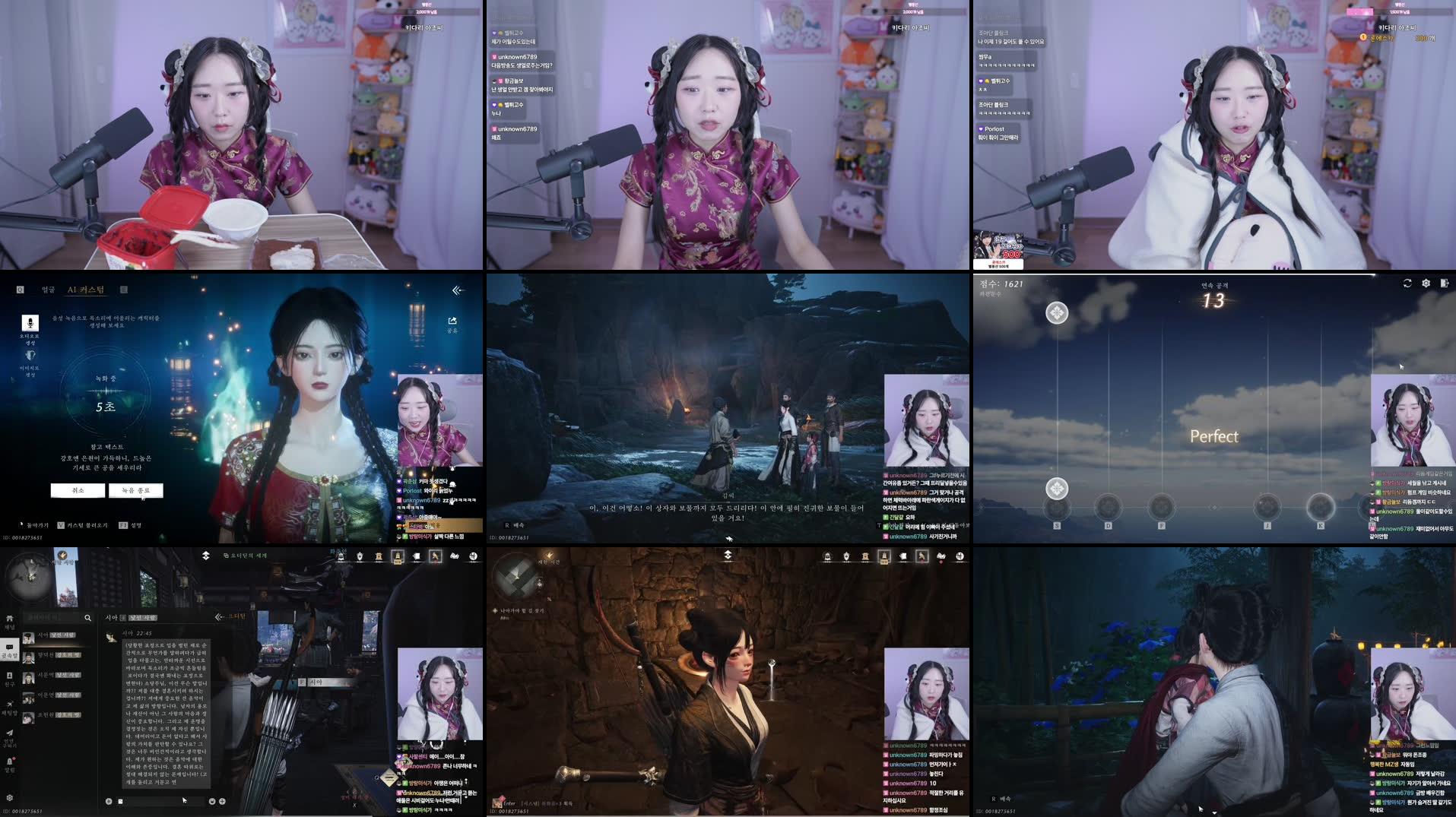Collapse the 시아 conversation window chevron

click(x=218, y=617)
